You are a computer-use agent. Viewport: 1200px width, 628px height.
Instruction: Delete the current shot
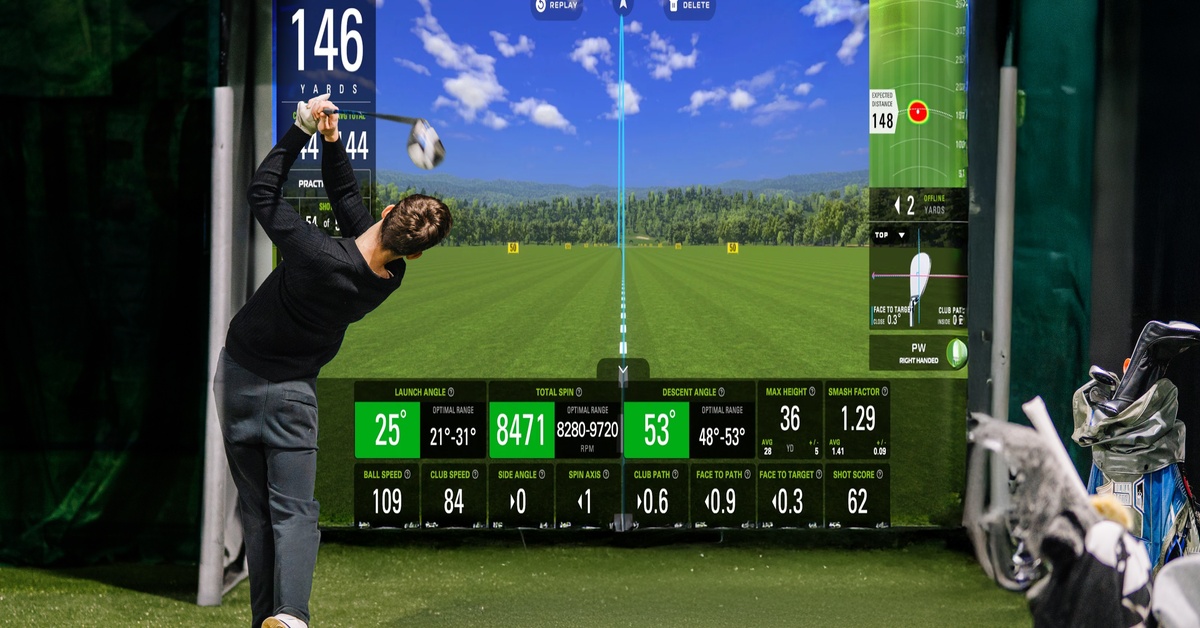pyautogui.click(x=689, y=7)
